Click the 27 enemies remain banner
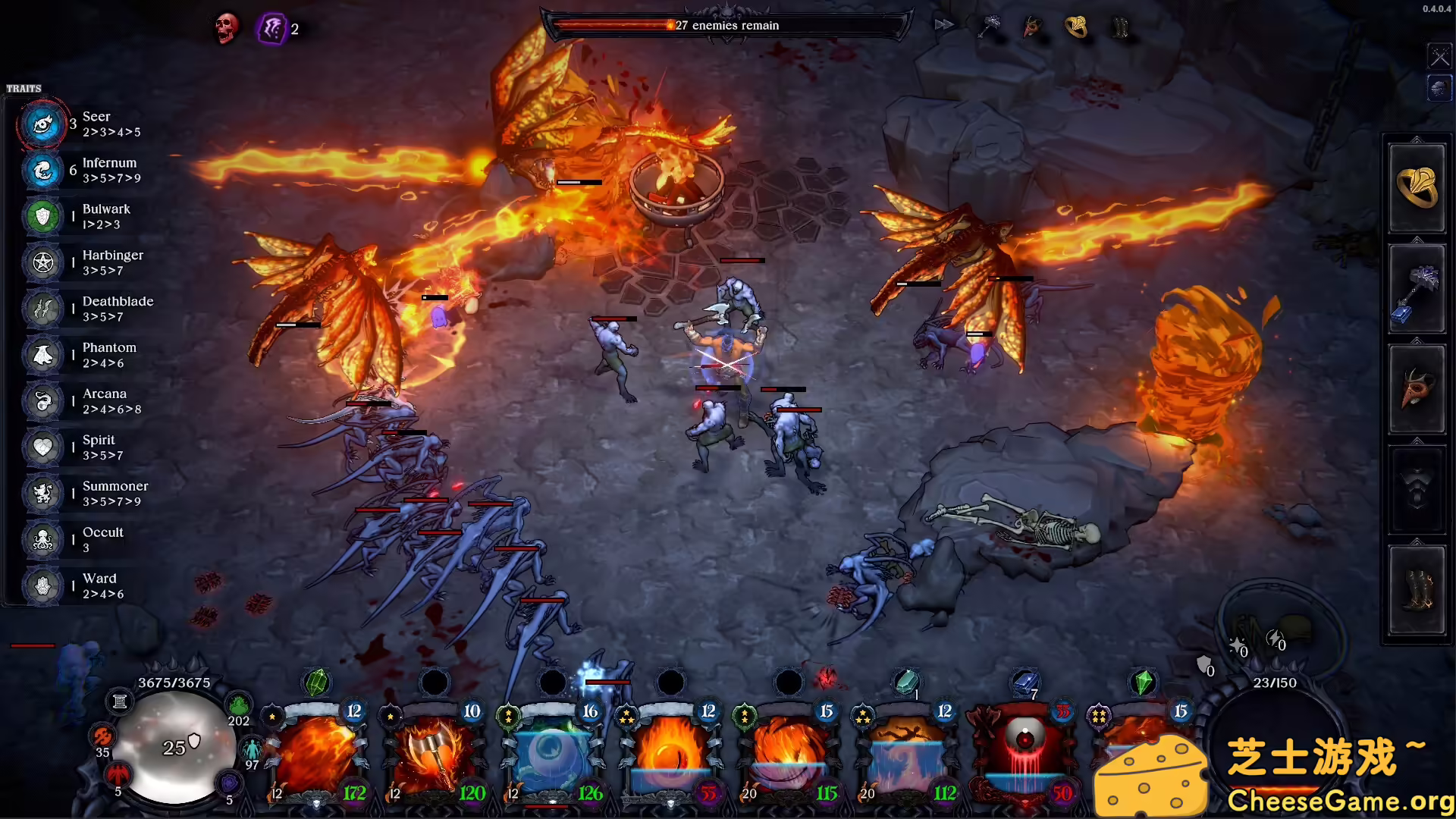Viewport: 1456px width, 819px height. (x=726, y=25)
